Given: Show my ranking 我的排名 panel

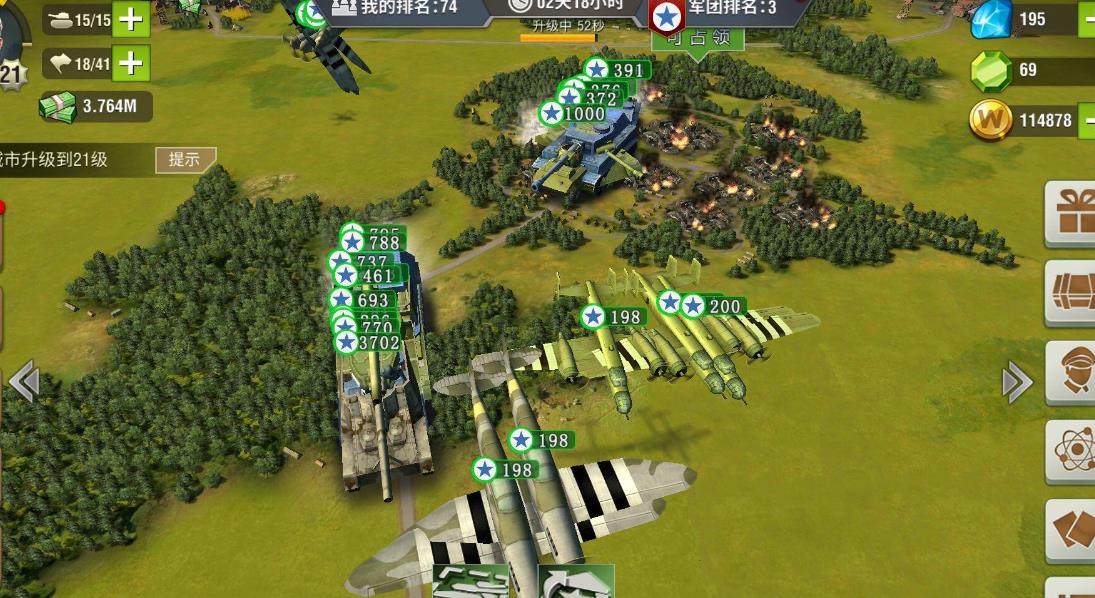Looking at the screenshot, I should (395, 8).
